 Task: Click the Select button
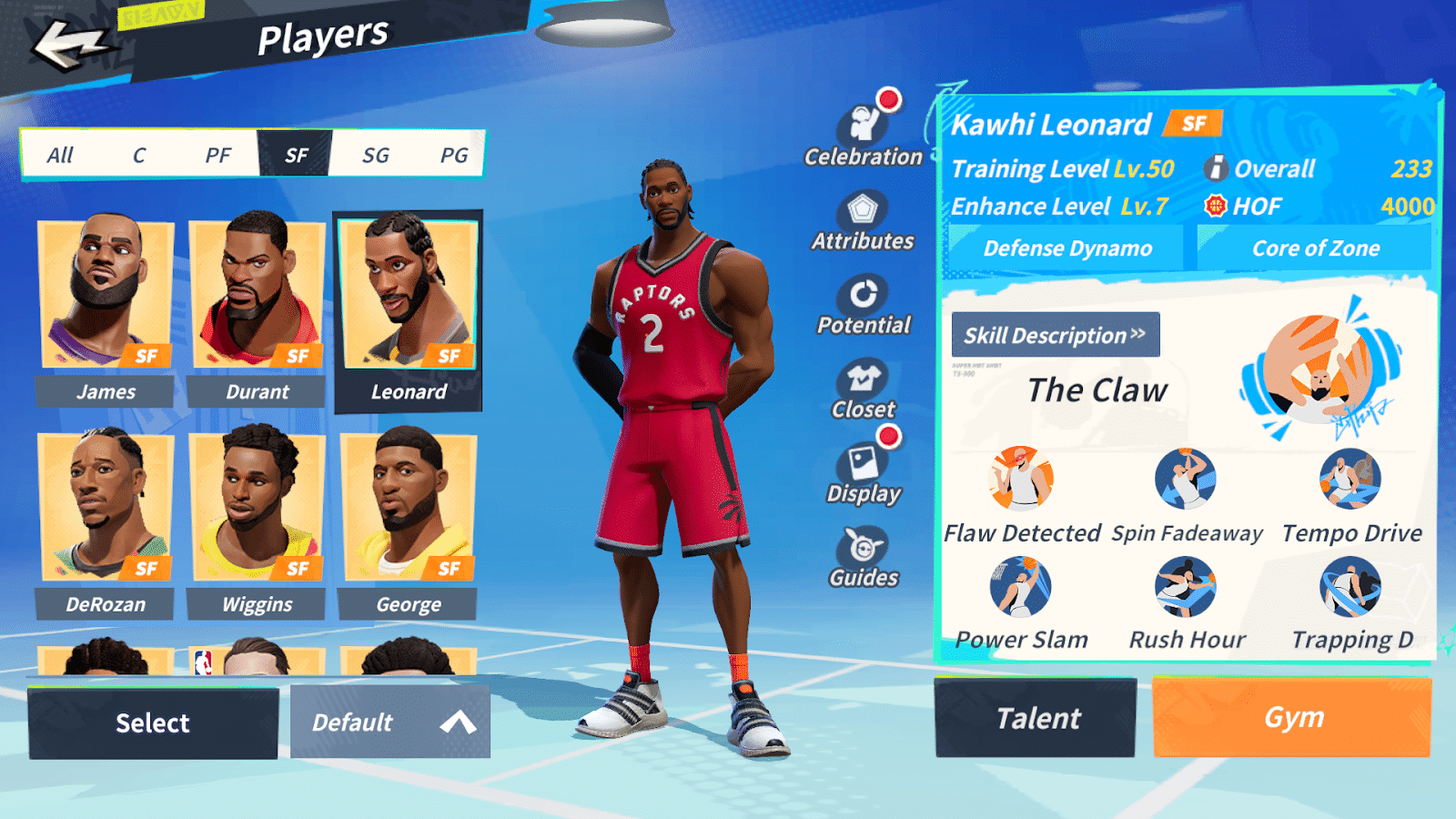click(153, 723)
